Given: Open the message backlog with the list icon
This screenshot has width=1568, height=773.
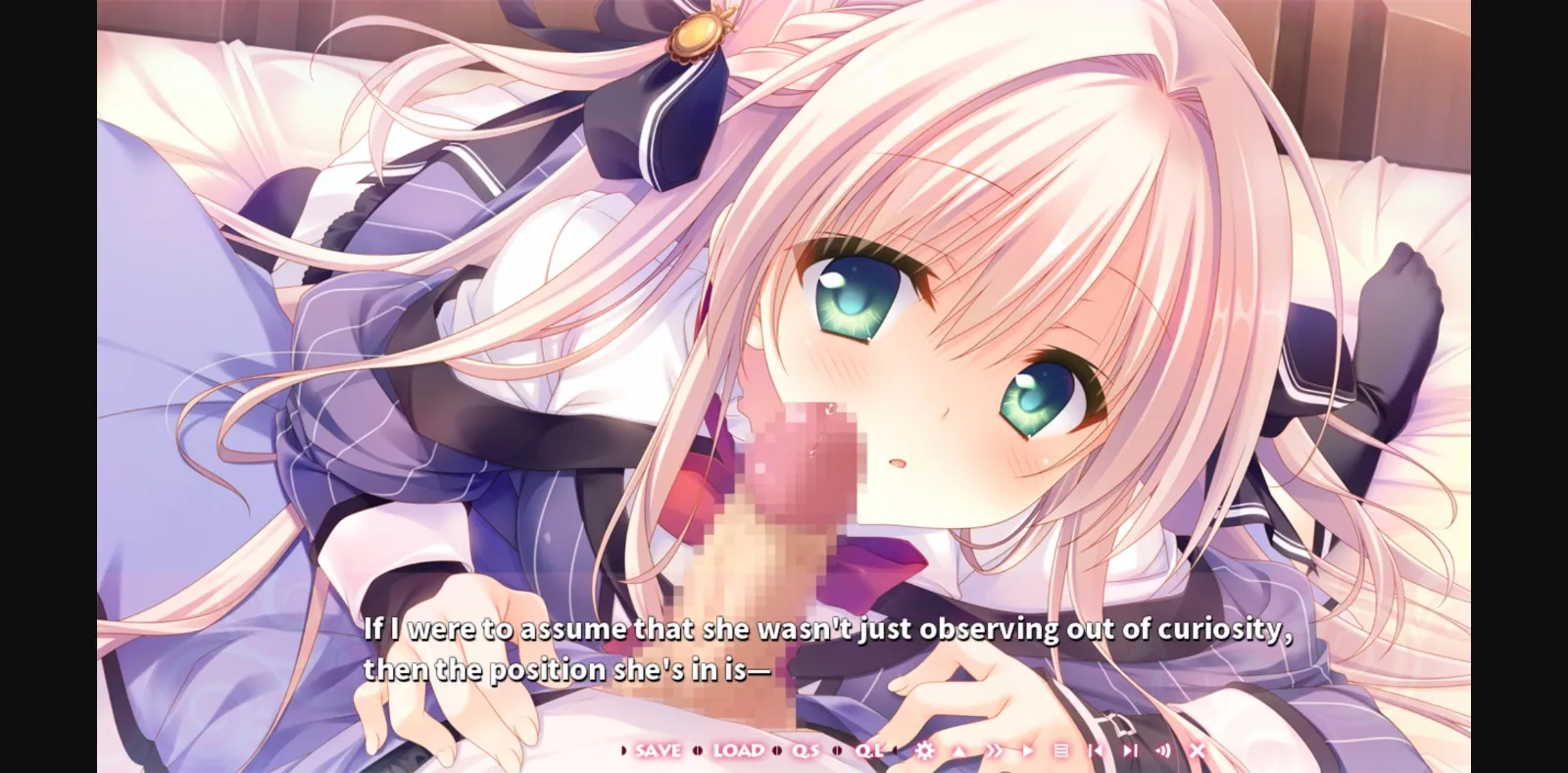Looking at the screenshot, I should point(1059,749).
